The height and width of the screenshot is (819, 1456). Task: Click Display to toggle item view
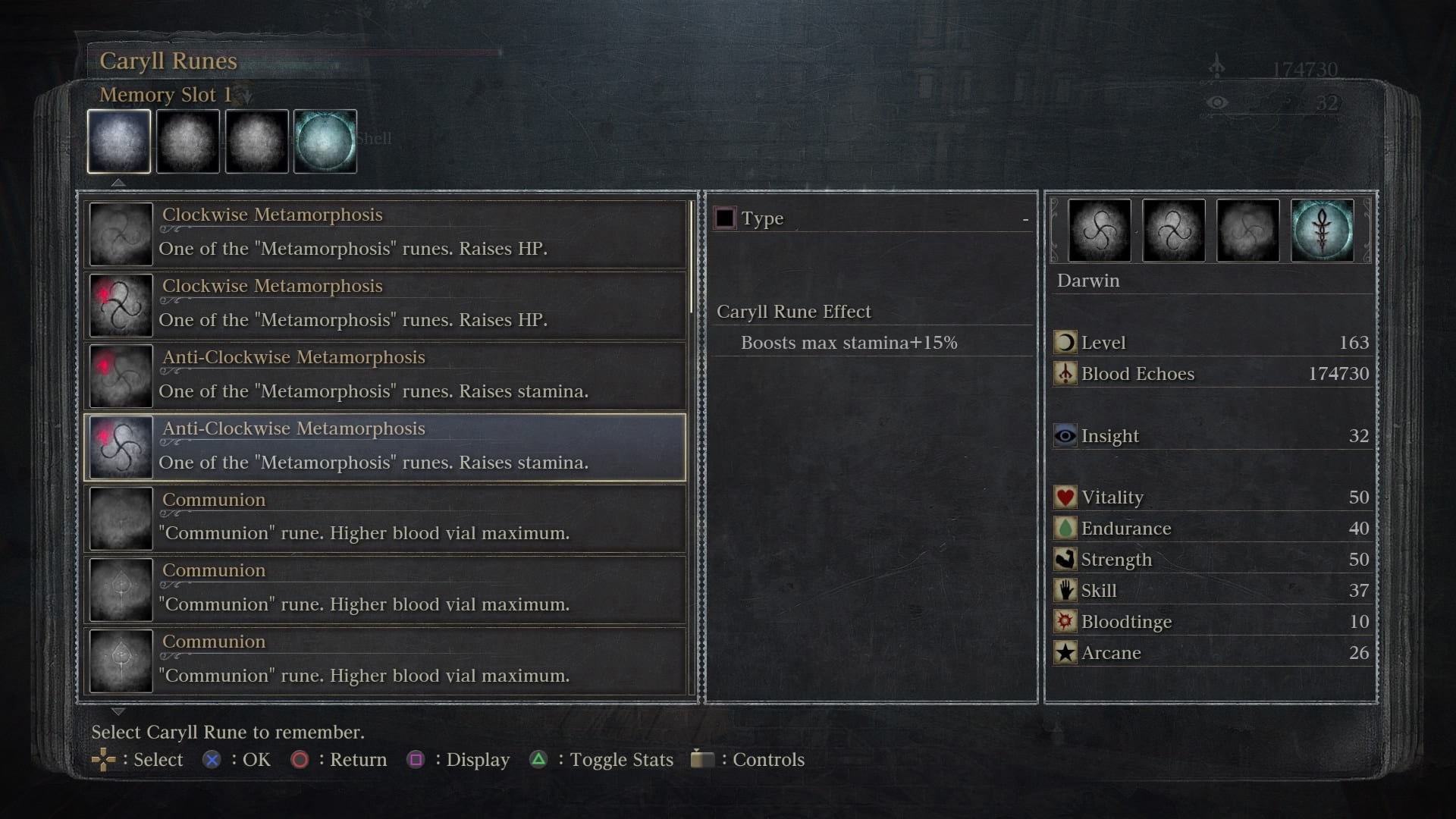click(x=418, y=759)
